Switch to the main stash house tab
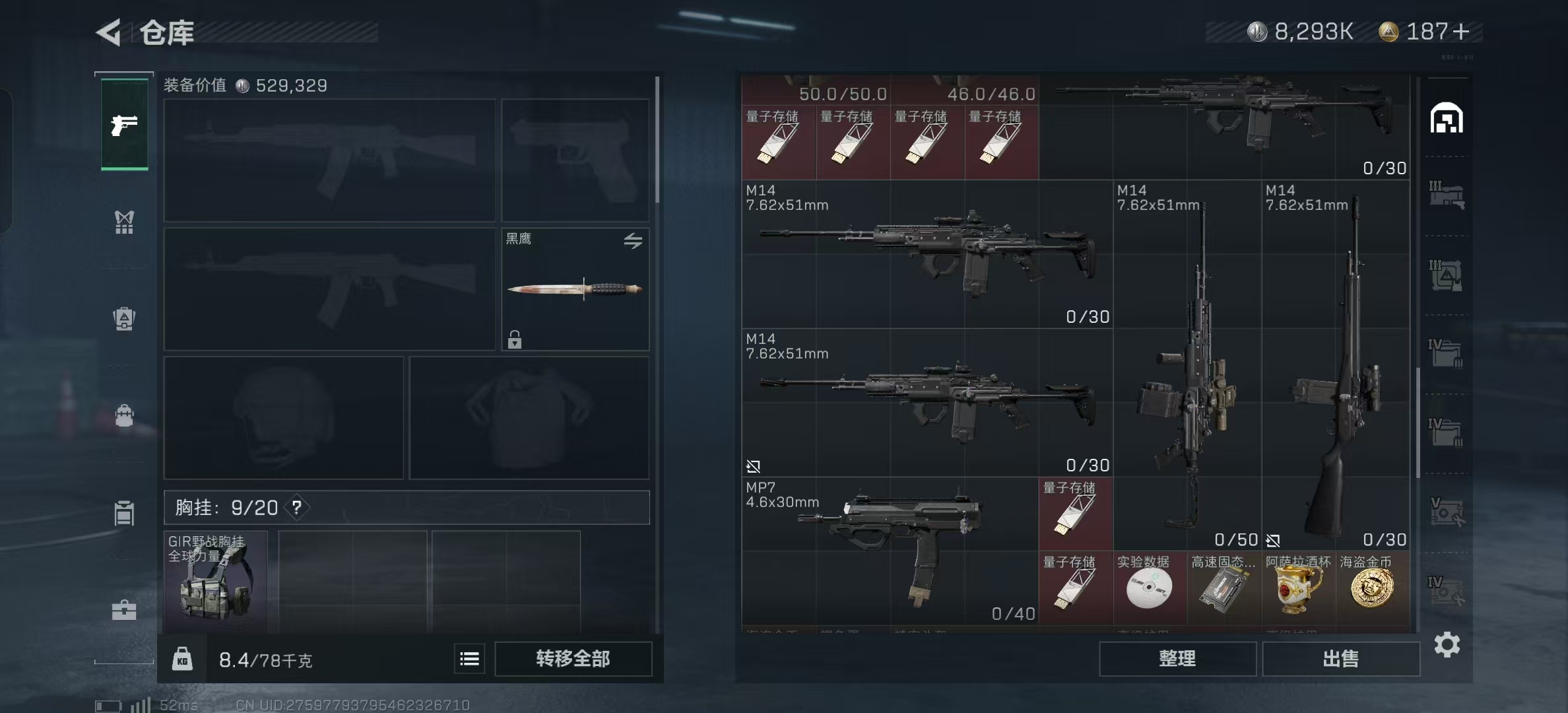Viewport: 1568px width, 713px height. pyautogui.click(x=1446, y=119)
